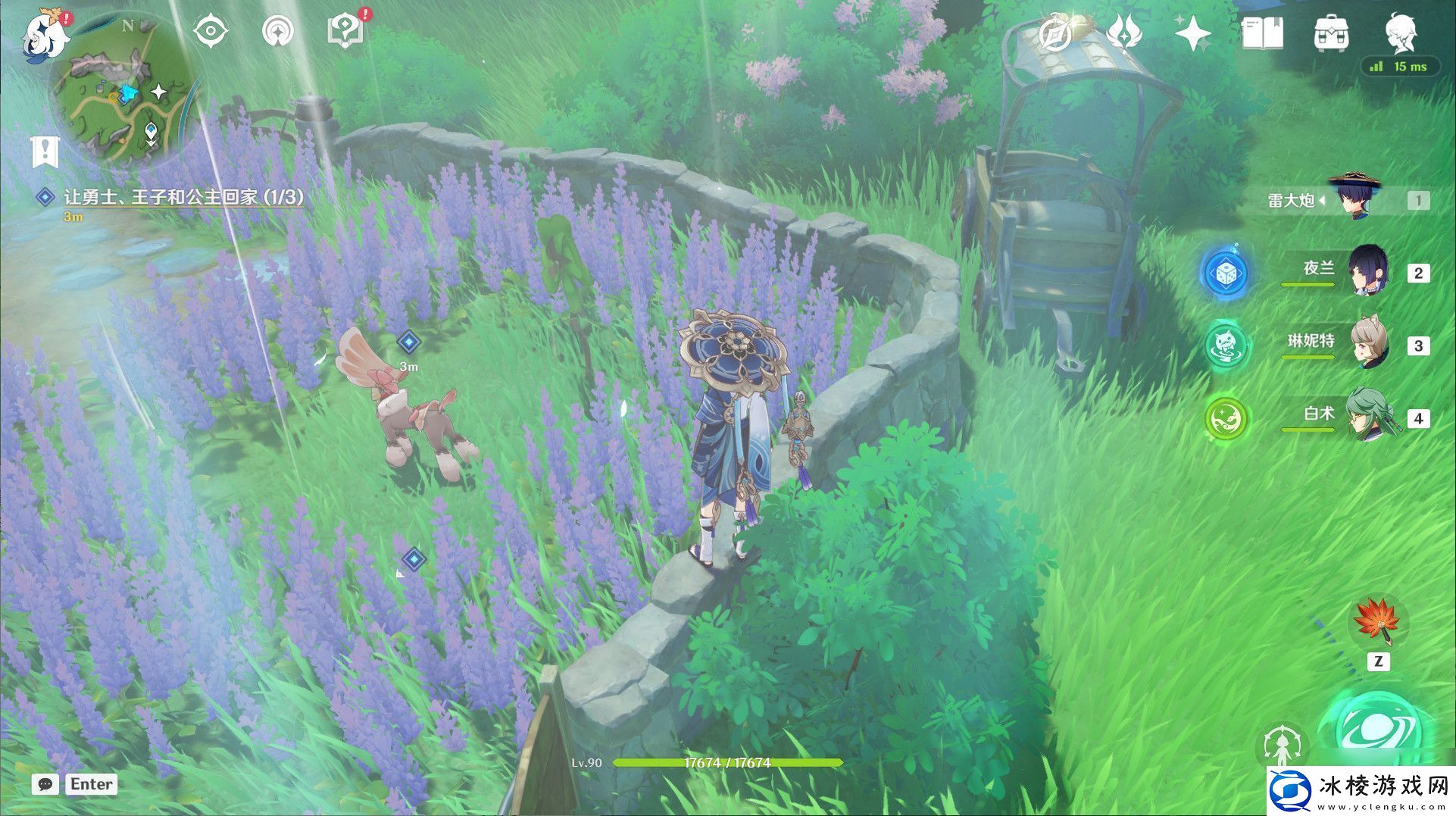
Task: Select the tracked quest objective text
Action: [183, 197]
